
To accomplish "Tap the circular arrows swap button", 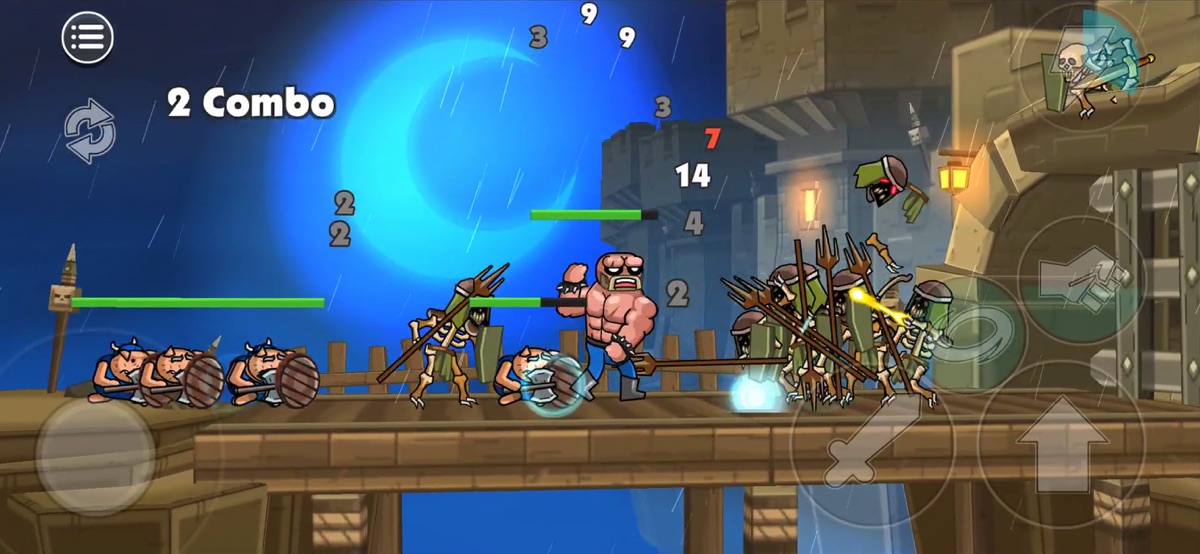I will click(x=90, y=130).
